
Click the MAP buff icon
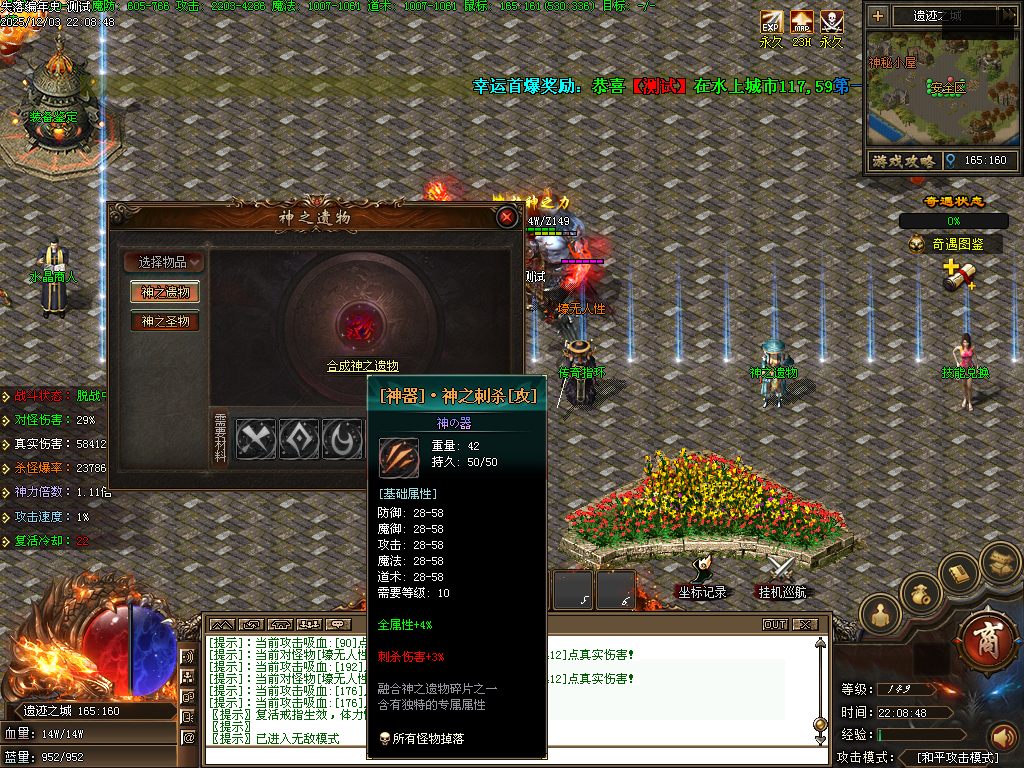click(x=802, y=22)
